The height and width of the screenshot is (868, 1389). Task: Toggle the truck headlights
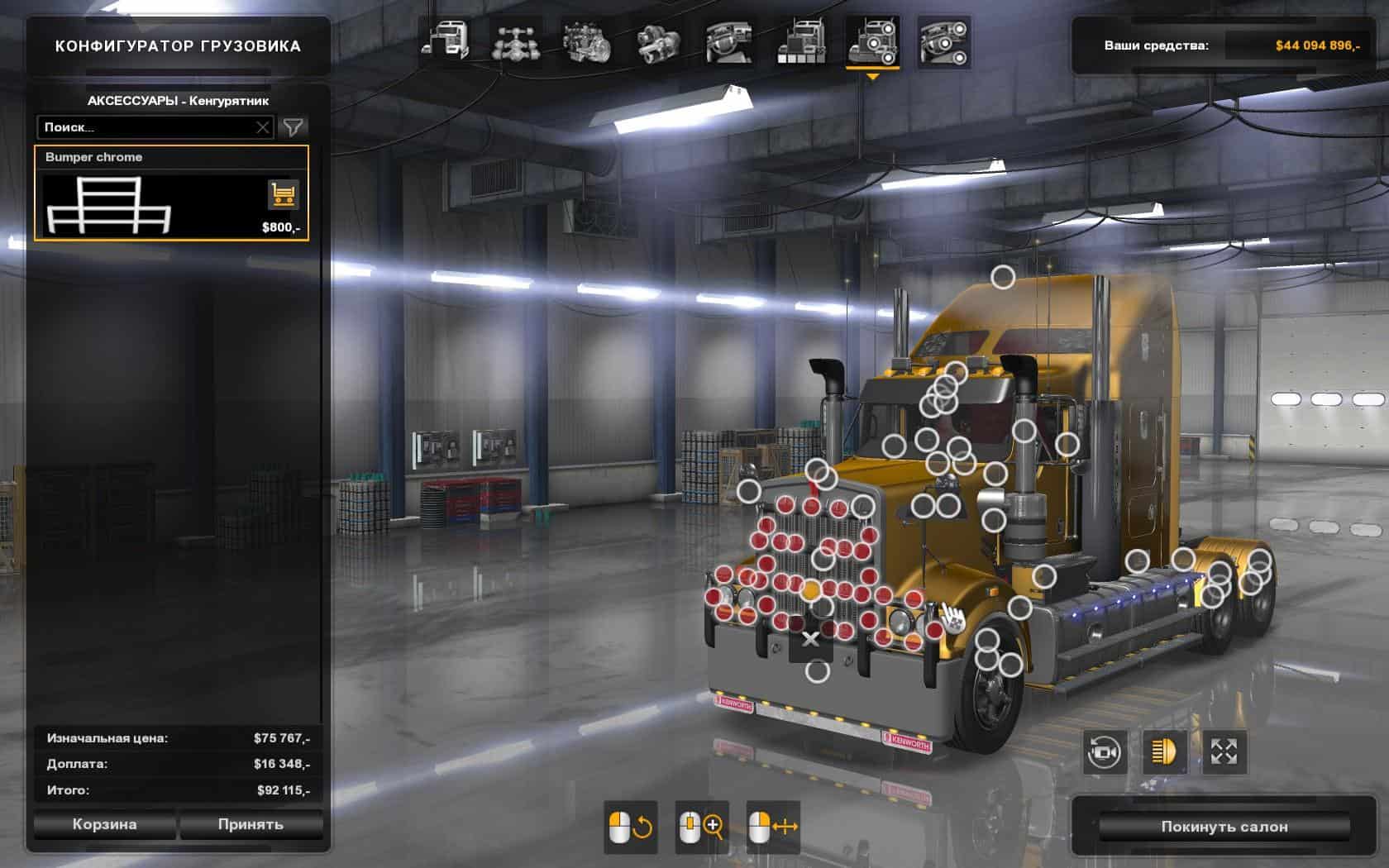click(x=1164, y=752)
